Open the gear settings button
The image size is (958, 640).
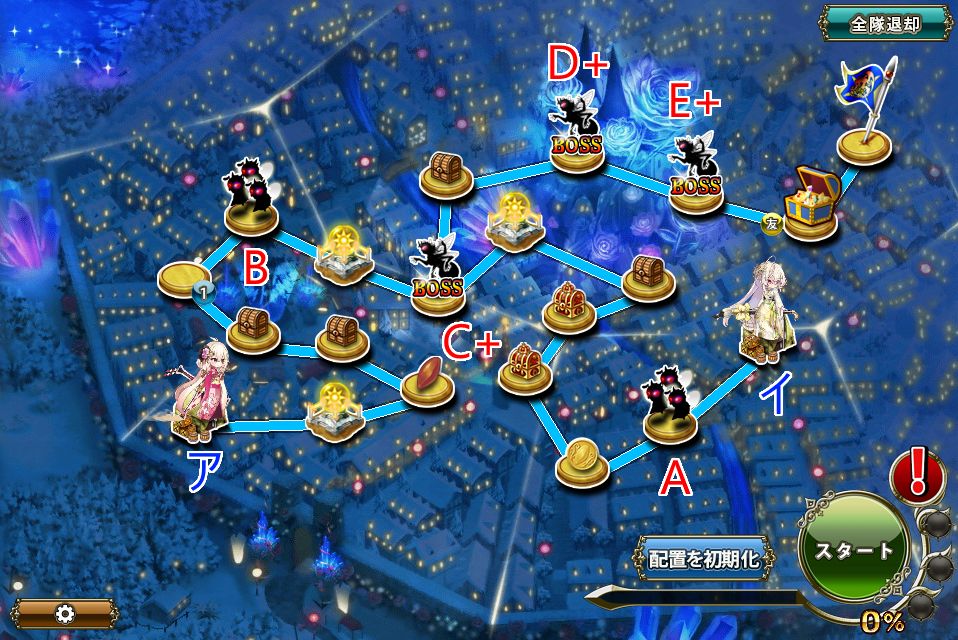point(64,613)
